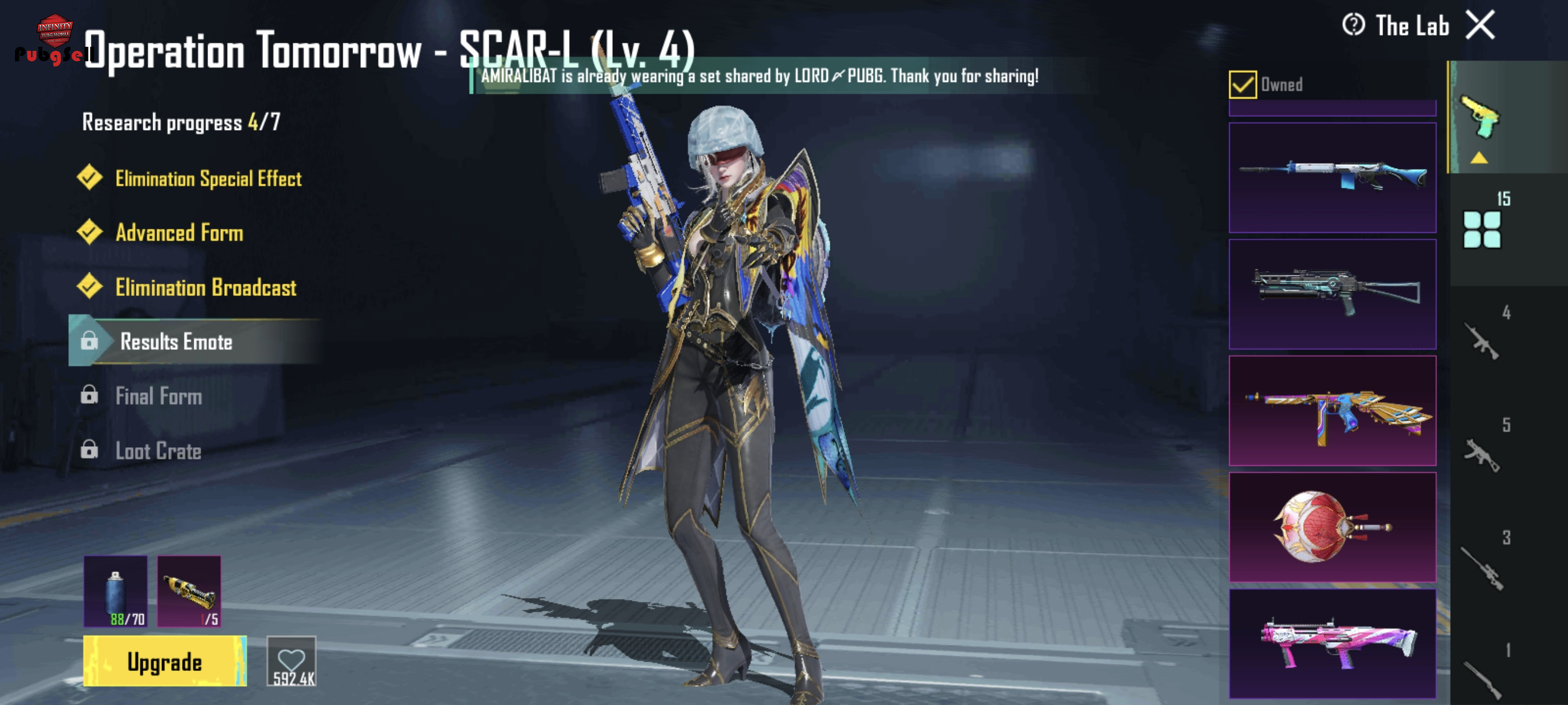Click the yellow Upgrade button
The width and height of the screenshot is (1568, 705).
tap(164, 661)
